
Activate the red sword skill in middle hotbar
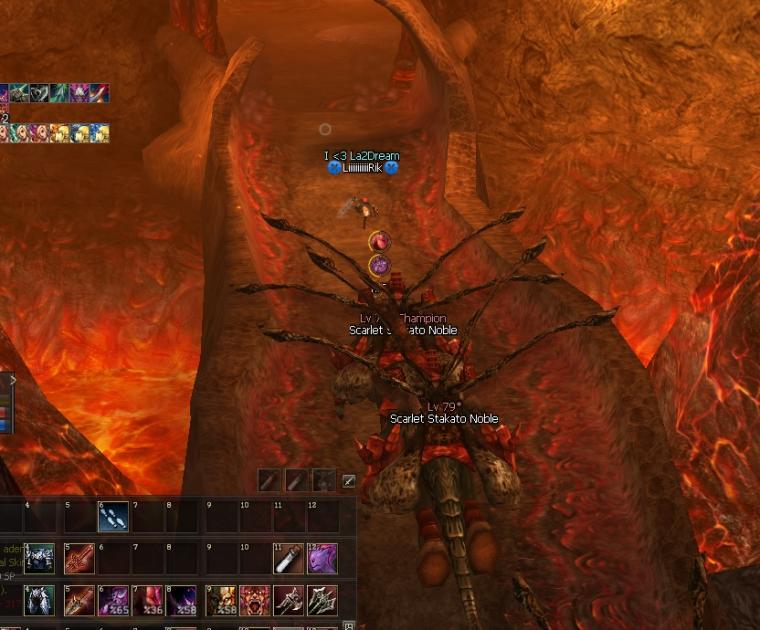coord(79,558)
